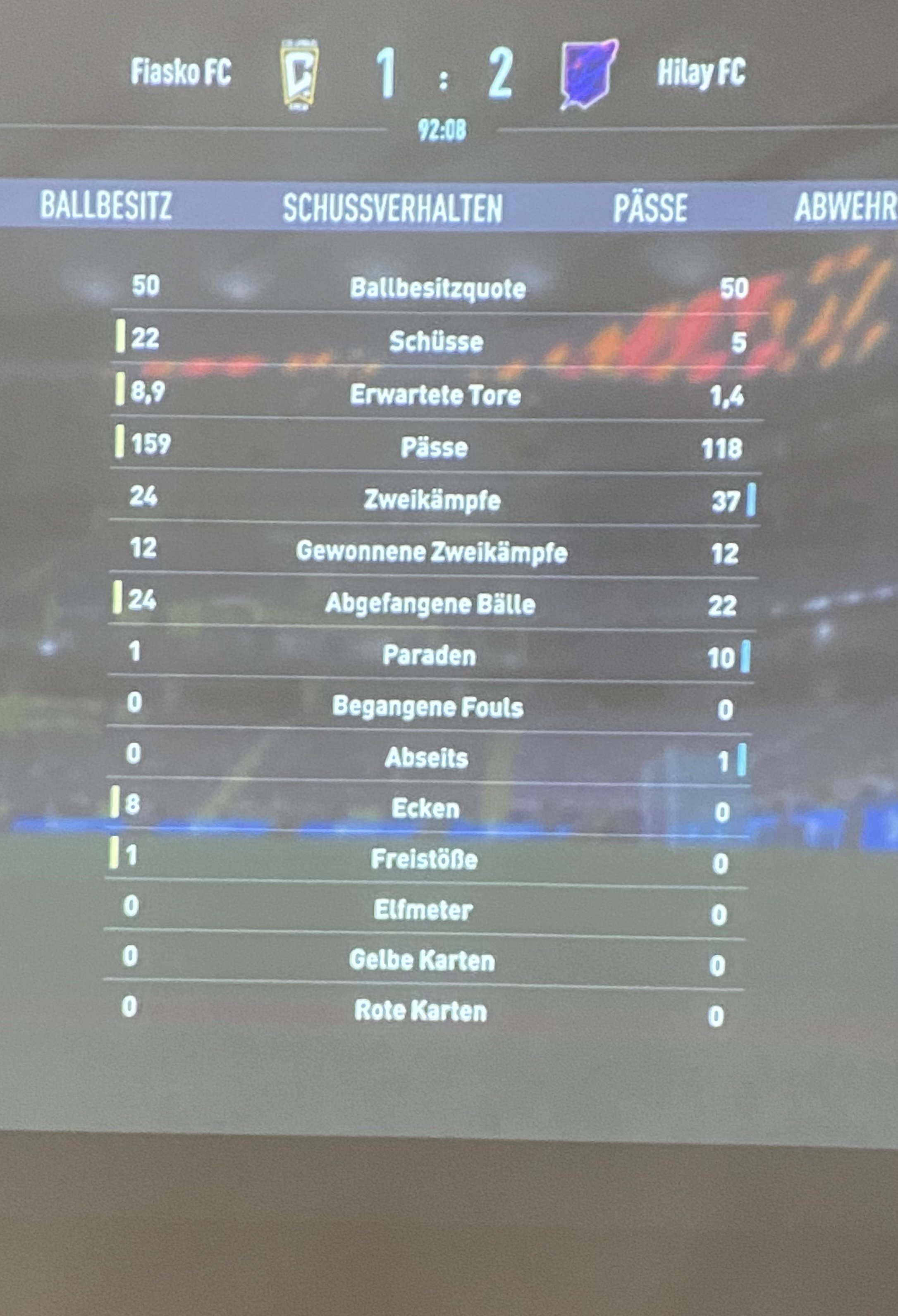The height and width of the screenshot is (1316, 898).
Task: Select the Pässe tab
Action: 650,208
